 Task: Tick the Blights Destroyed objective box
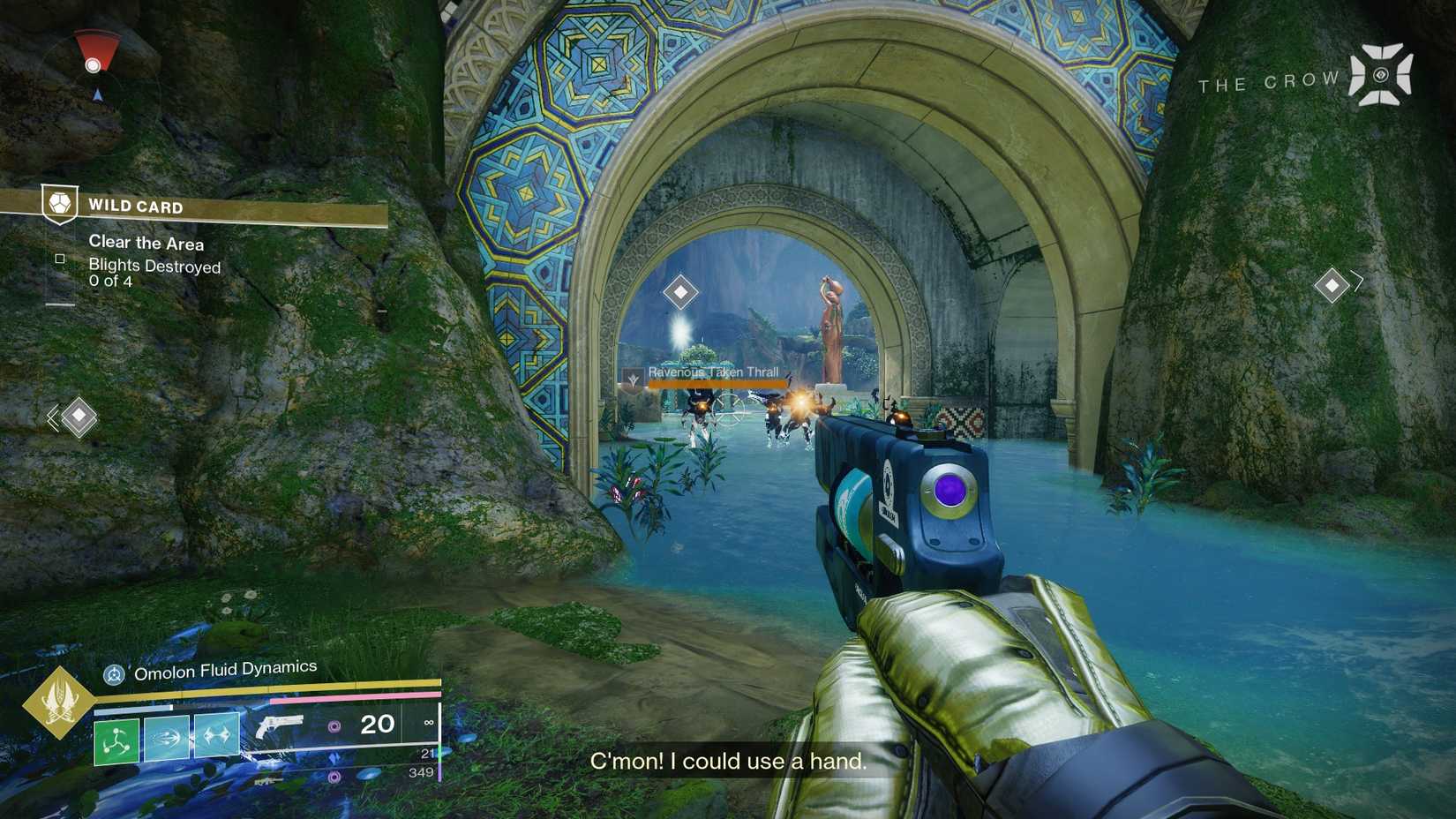click(x=60, y=259)
